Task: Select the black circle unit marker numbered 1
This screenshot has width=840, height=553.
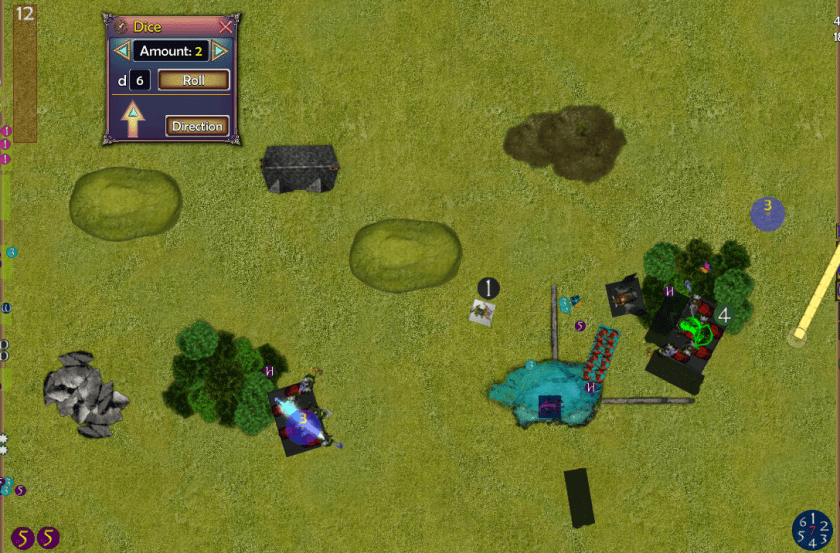Action: (487, 288)
